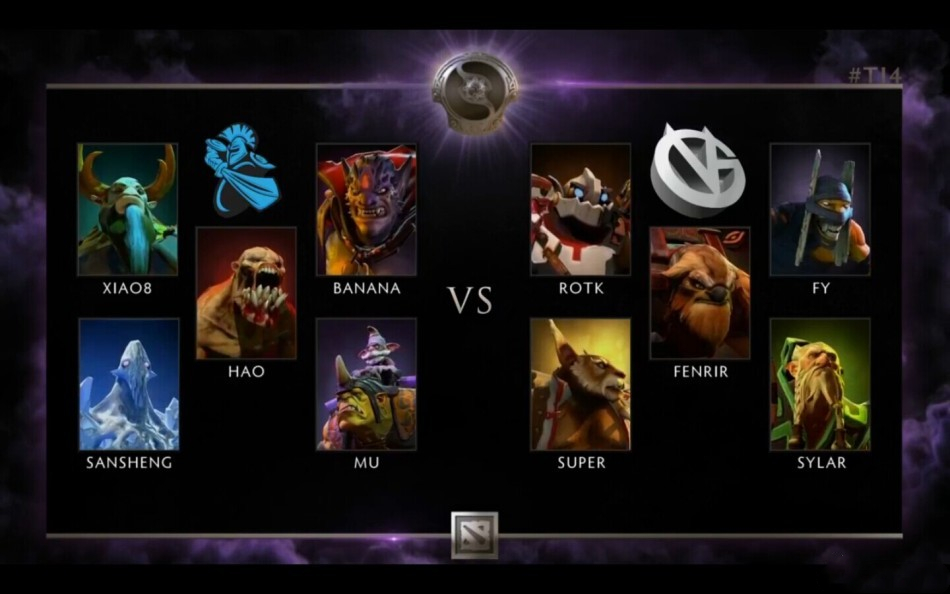The height and width of the screenshot is (594, 950).
Task: Select XIAO8's Nature's Prophet portrait
Action: click(x=128, y=209)
